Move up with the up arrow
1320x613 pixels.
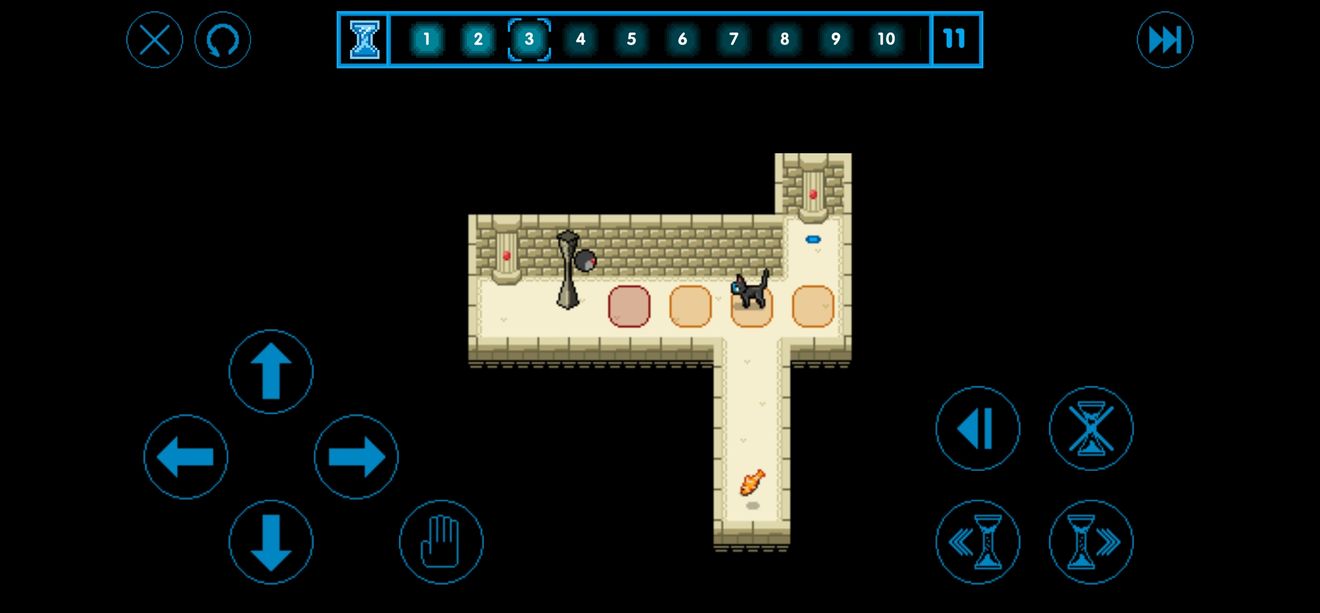point(271,372)
